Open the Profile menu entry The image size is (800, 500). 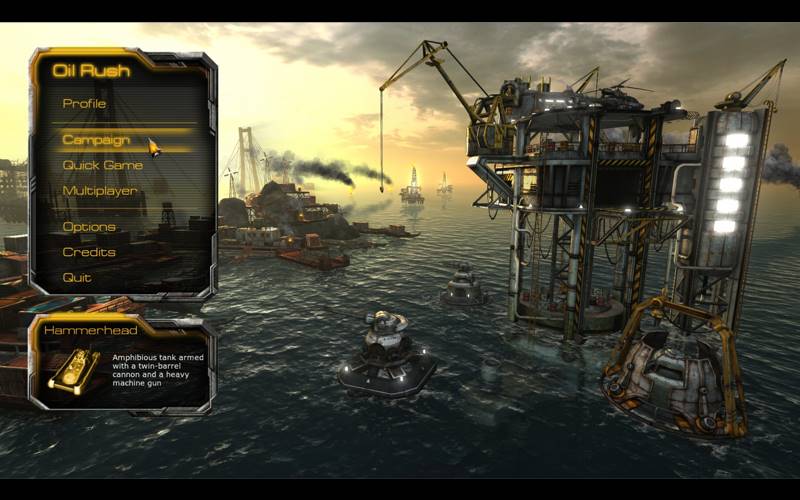pos(84,103)
